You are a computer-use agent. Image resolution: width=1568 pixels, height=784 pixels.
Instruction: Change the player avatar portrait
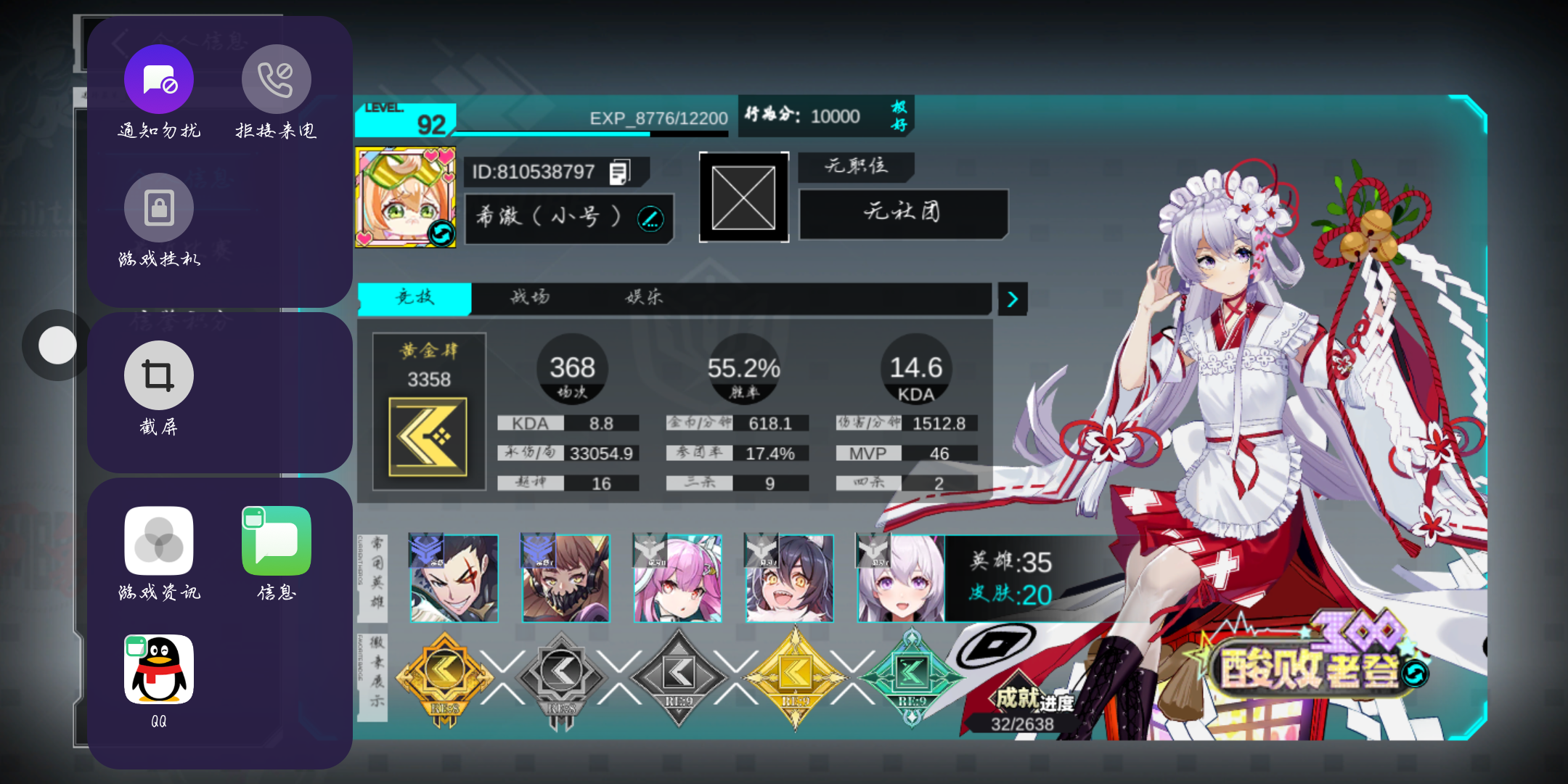coord(441,234)
